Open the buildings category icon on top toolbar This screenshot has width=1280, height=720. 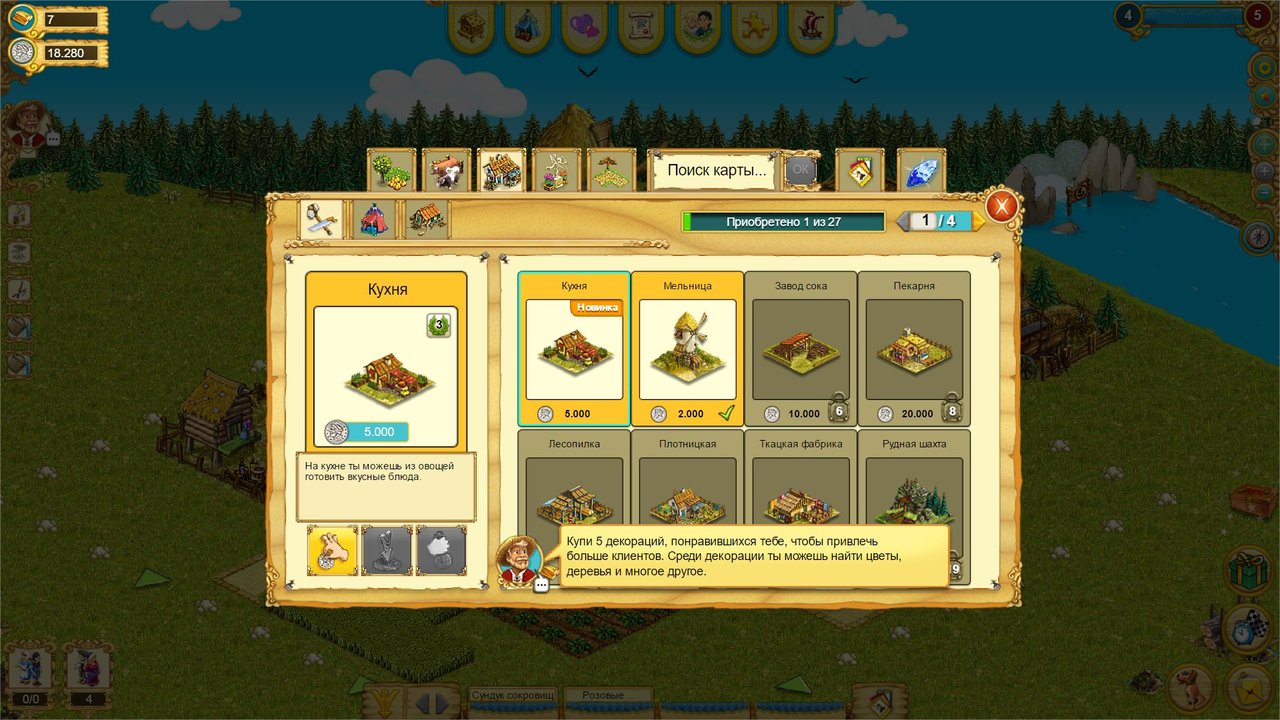click(502, 170)
